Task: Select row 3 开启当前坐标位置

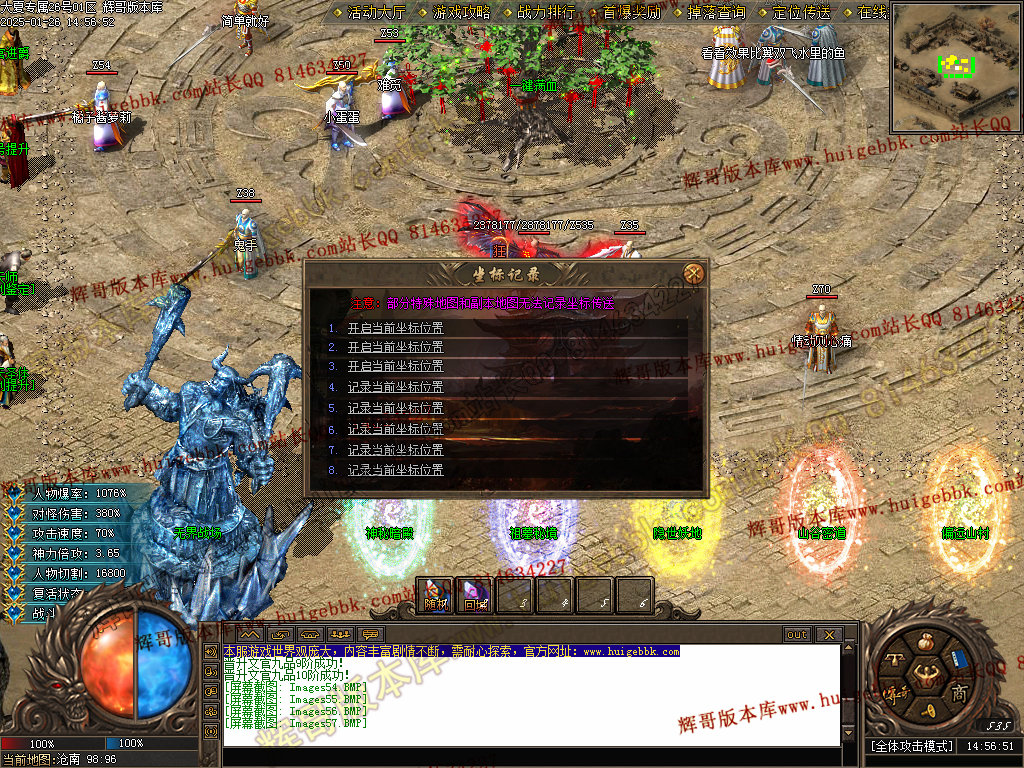Action: pyautogui.click(x=395, y=367)
